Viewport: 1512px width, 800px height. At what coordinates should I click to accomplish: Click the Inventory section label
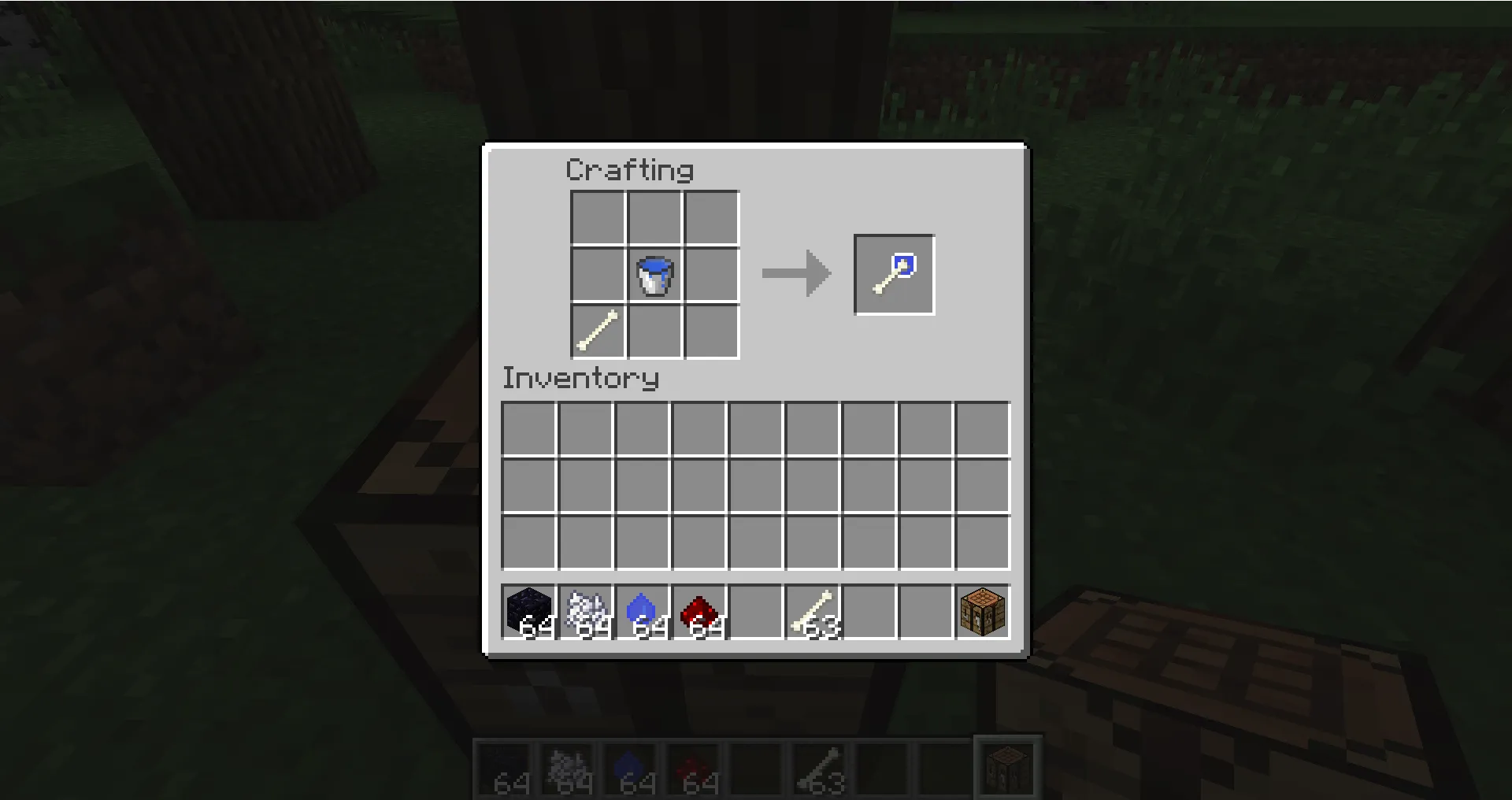click(580, 379)
